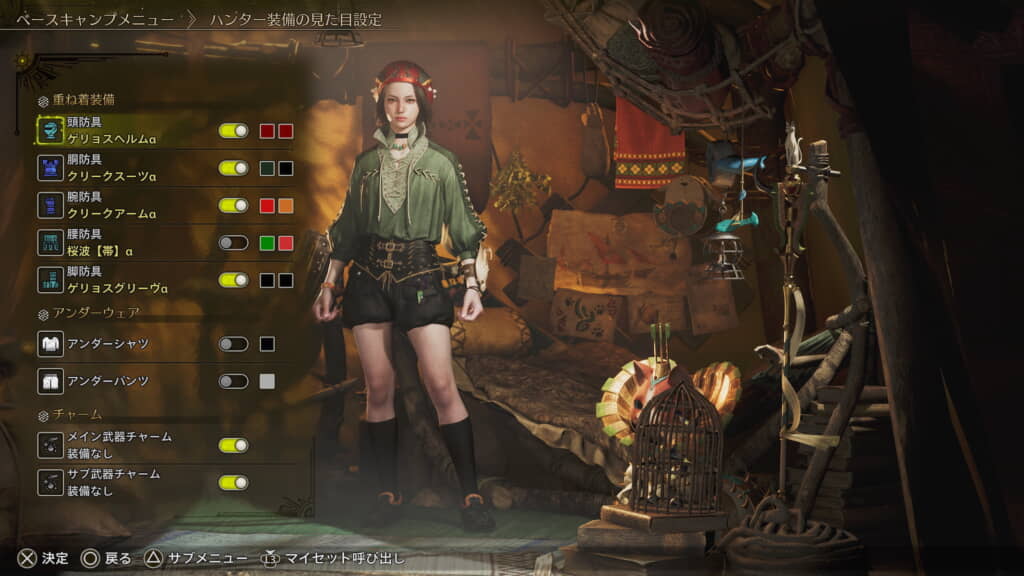
Task: Switch off the main weapon charm toggle
Action: 233,445
